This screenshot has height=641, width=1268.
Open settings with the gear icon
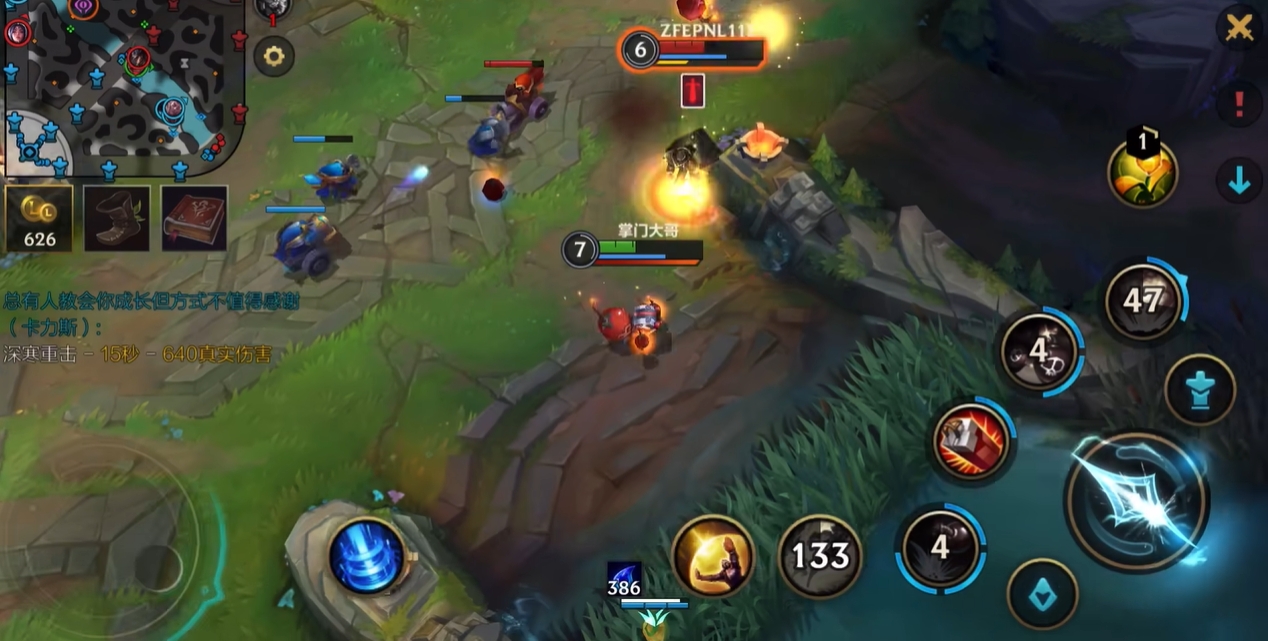point(273,57)
